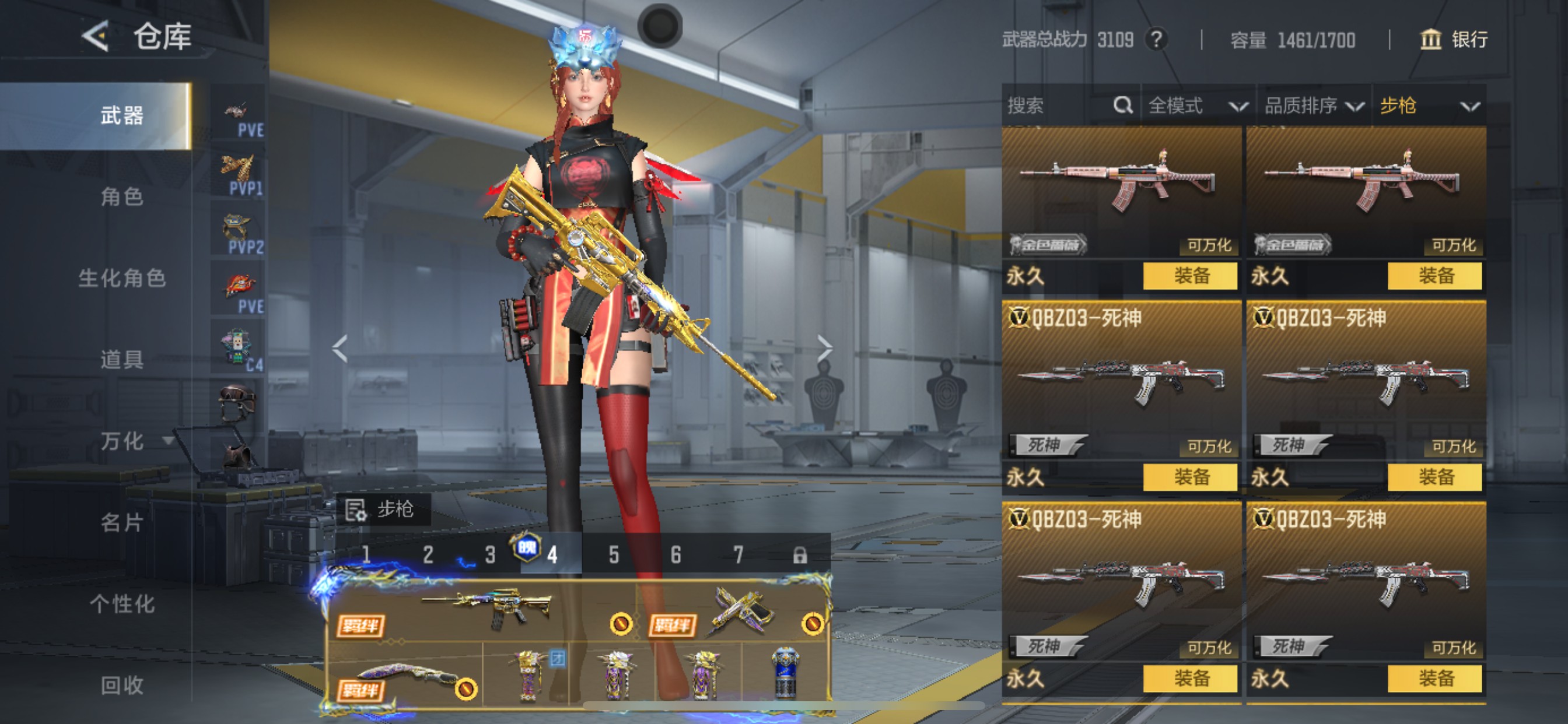Rotate to next character with right arrow
The image size is (1568, 724).
pos(824,349)
